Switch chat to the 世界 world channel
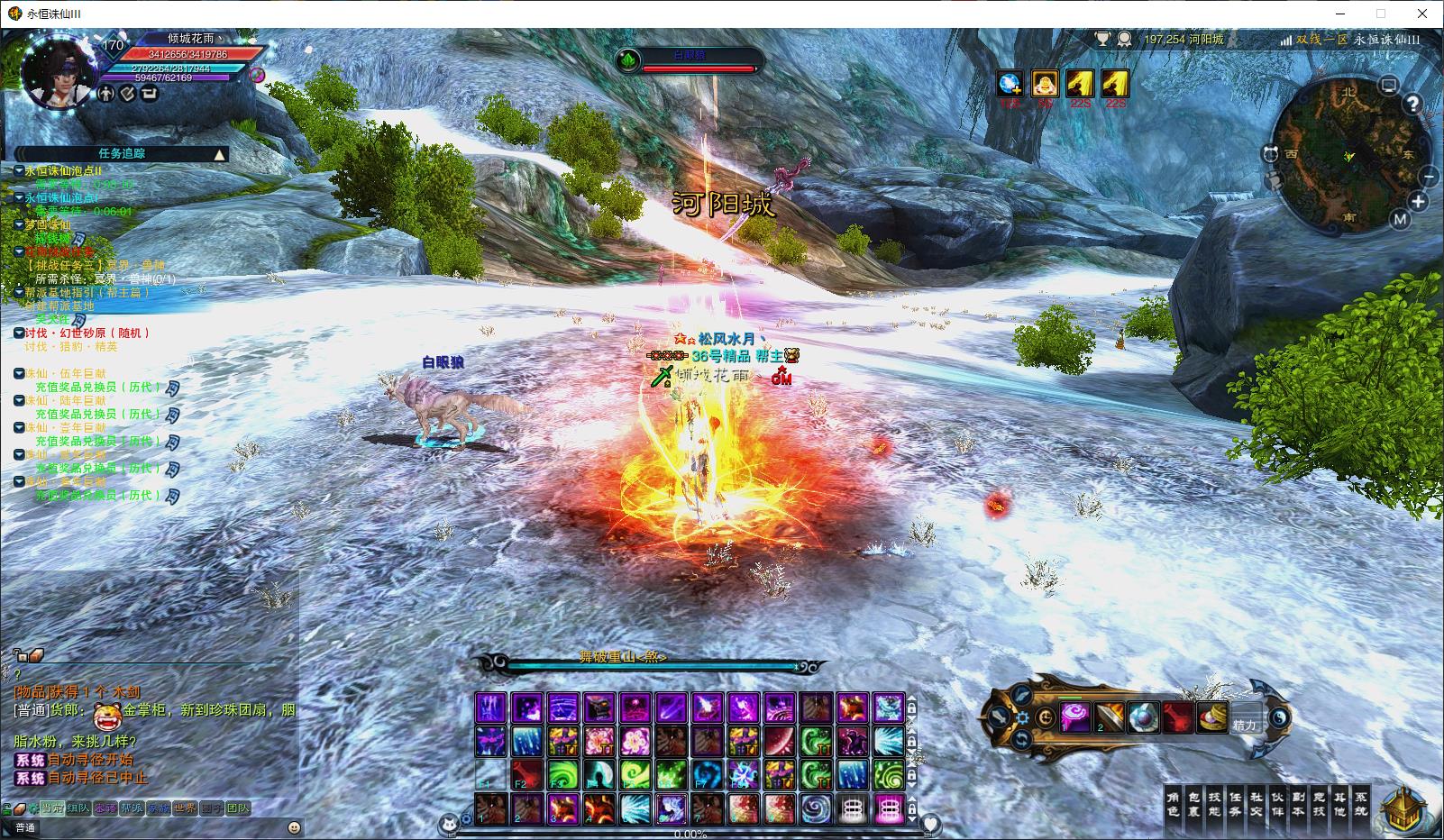 tap(186, 808)
